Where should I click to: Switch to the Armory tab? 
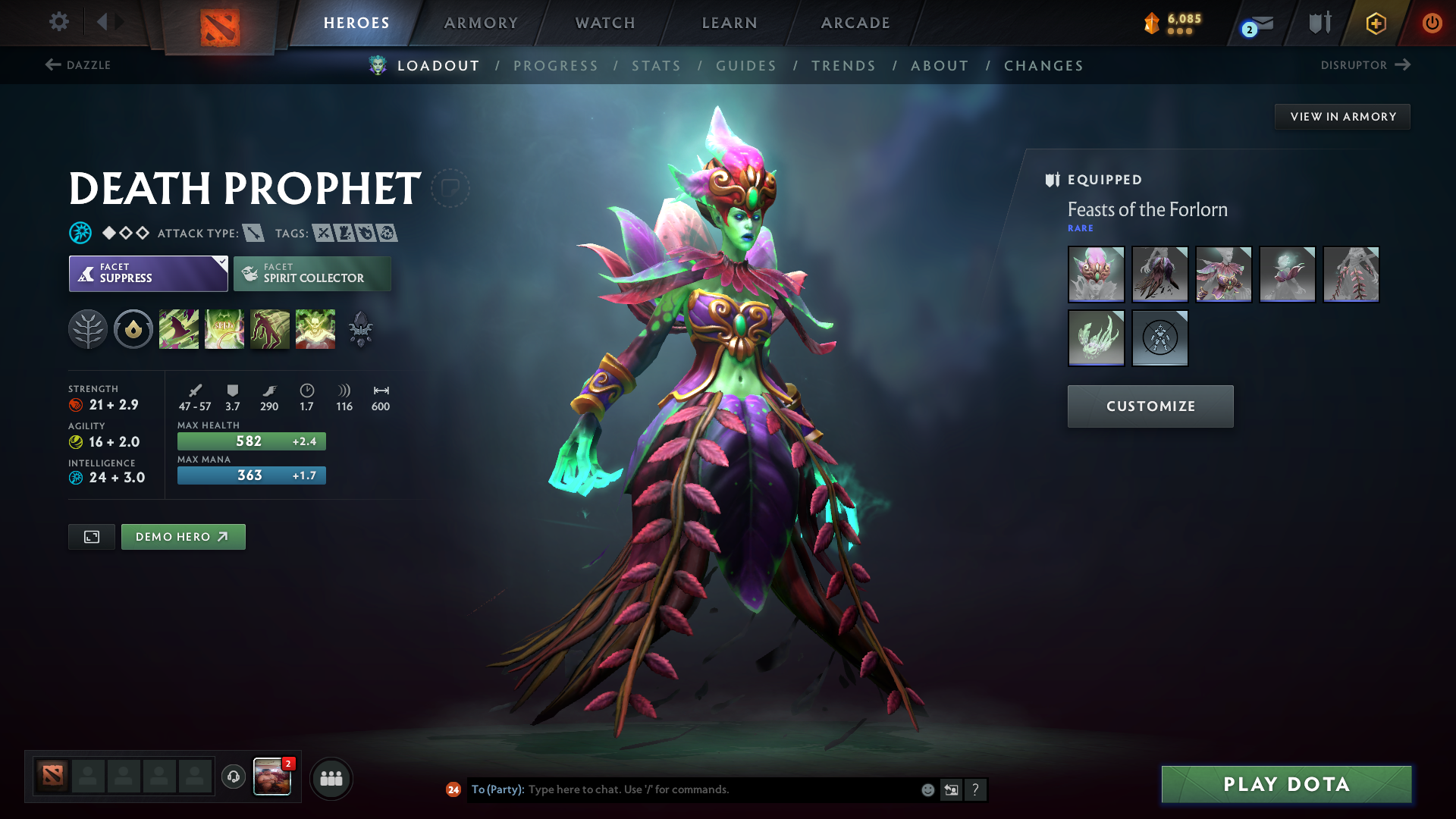coord(481,23)
